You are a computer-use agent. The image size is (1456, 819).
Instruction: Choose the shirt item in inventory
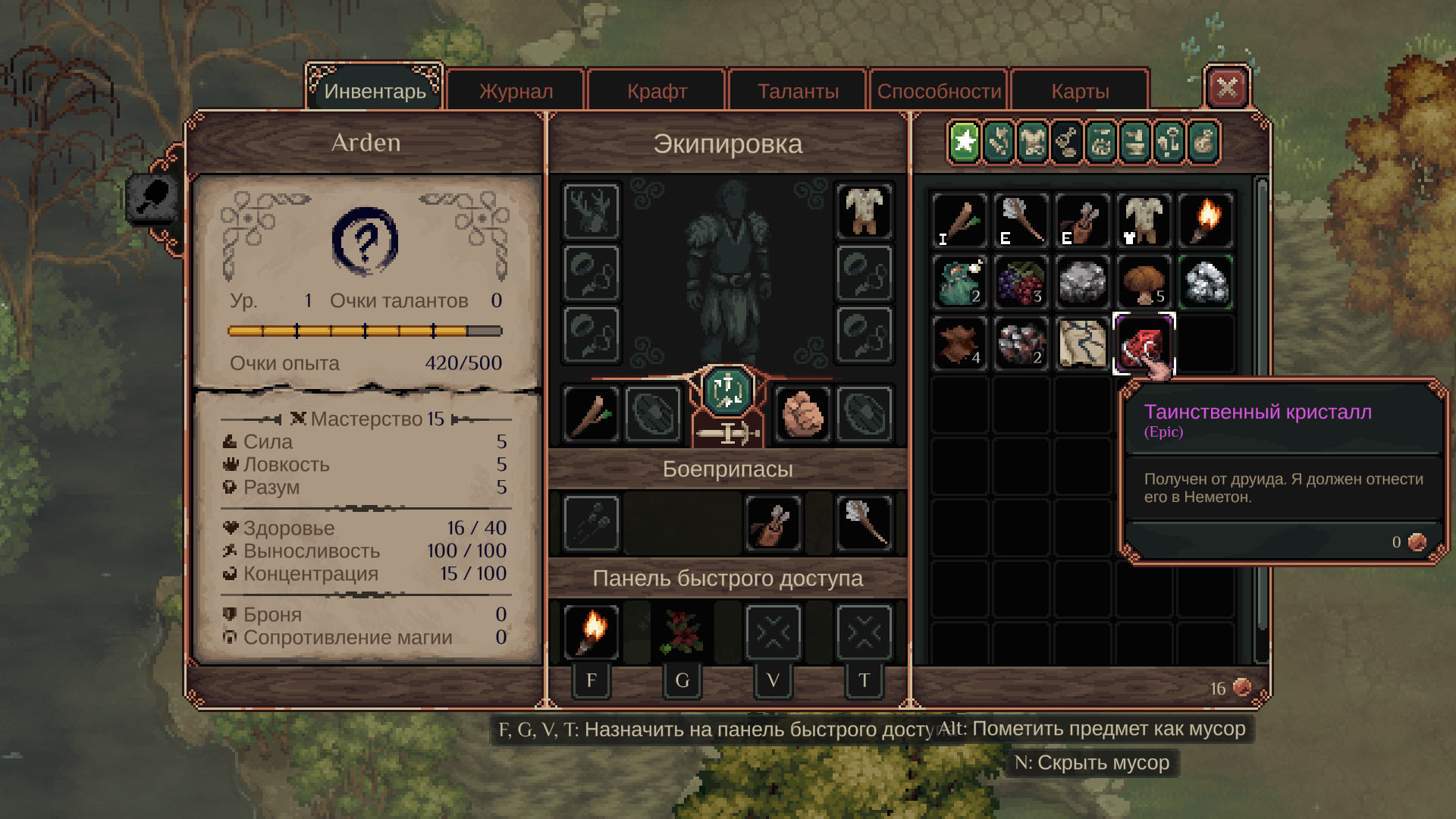(1143, 221)
